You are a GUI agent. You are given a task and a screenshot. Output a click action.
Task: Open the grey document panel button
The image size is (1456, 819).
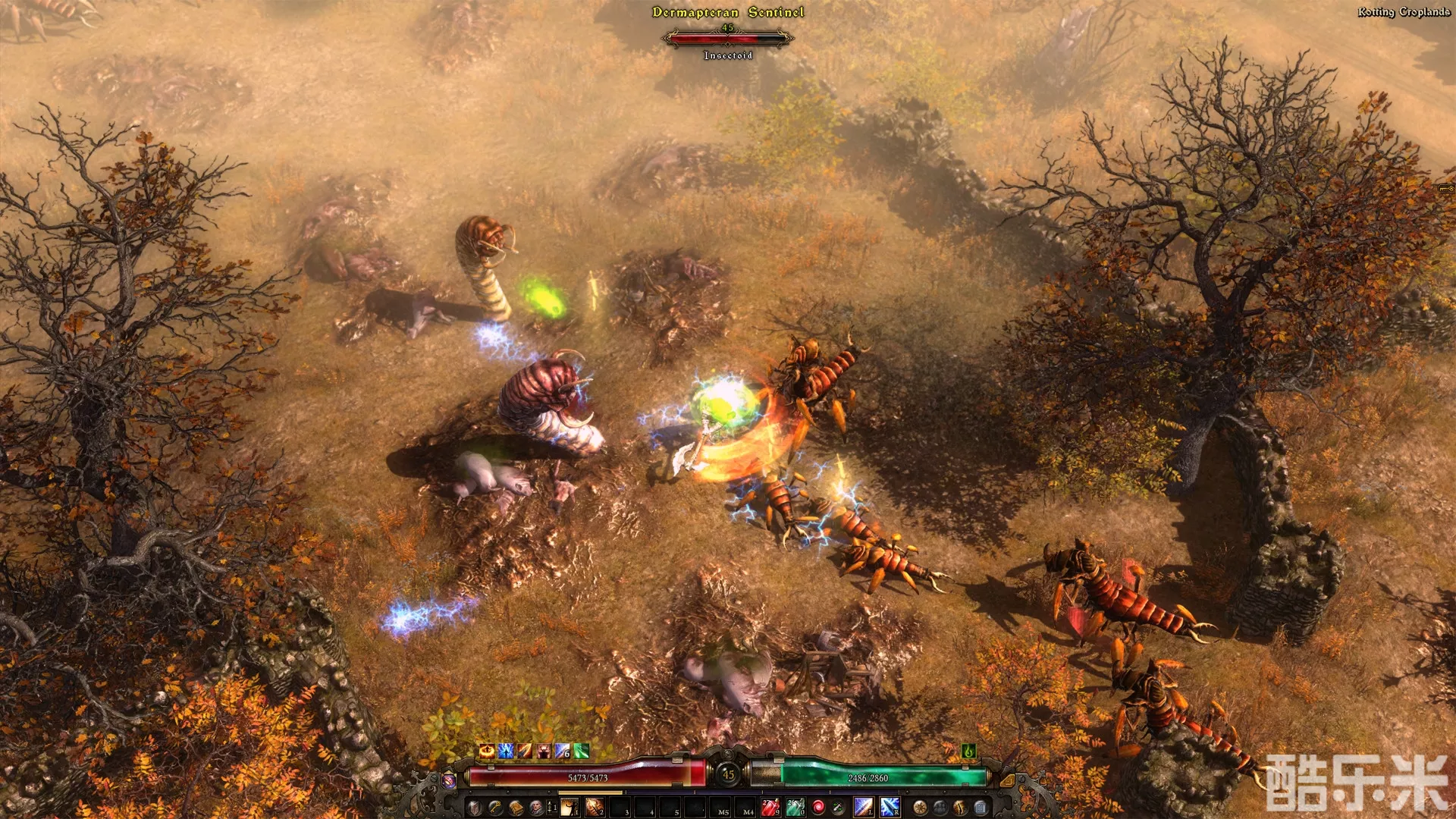pyautogui.click(x=981, y=808)
